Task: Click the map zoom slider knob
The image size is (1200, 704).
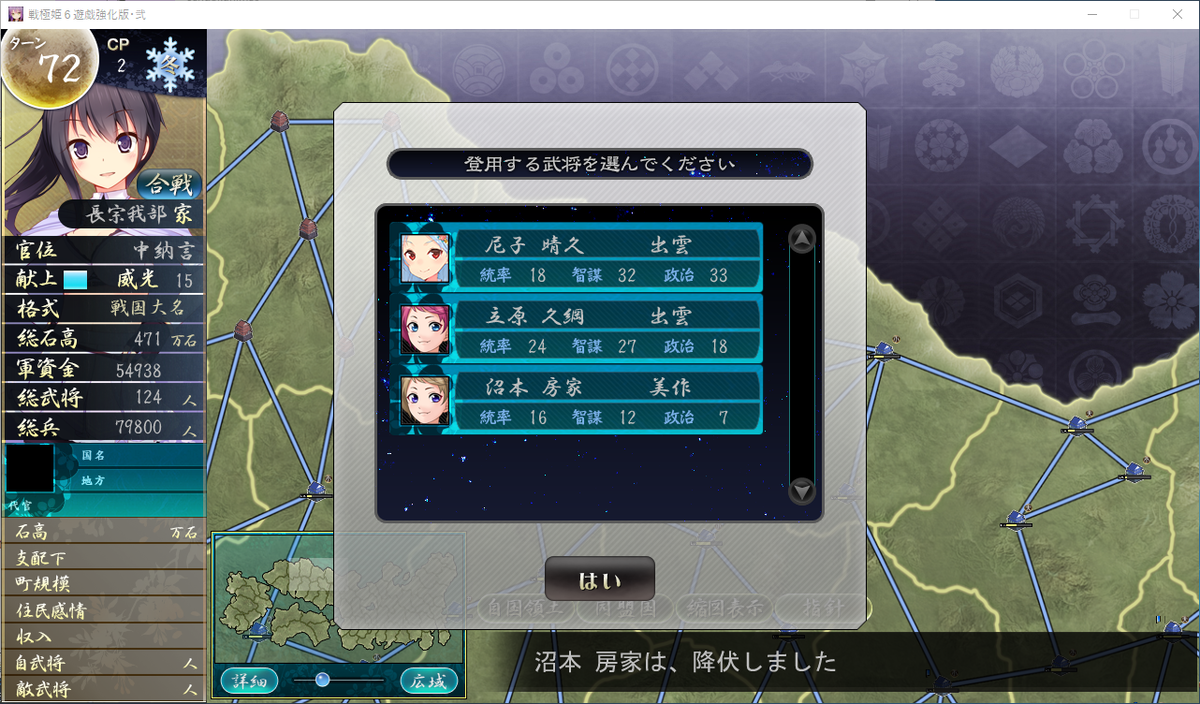Action: coord(322,680)
